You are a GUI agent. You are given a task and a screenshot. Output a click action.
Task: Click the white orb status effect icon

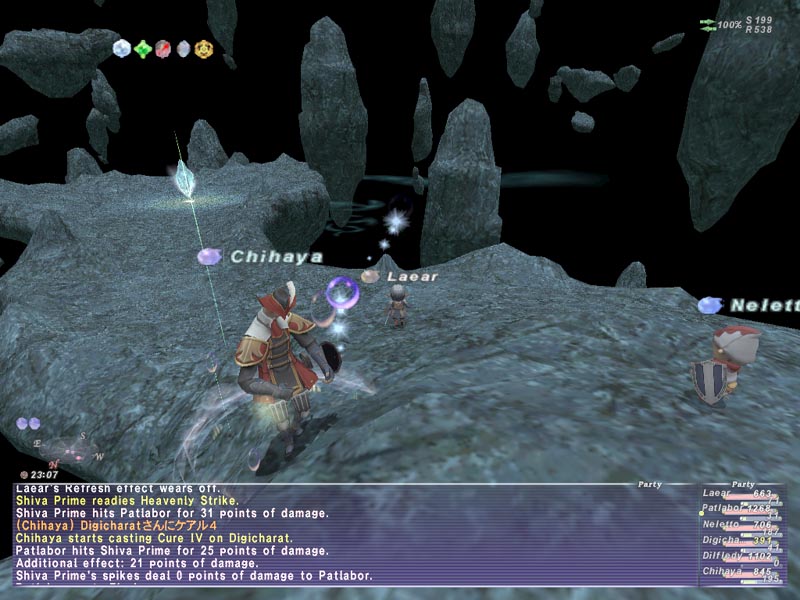(x=122, y=48)
